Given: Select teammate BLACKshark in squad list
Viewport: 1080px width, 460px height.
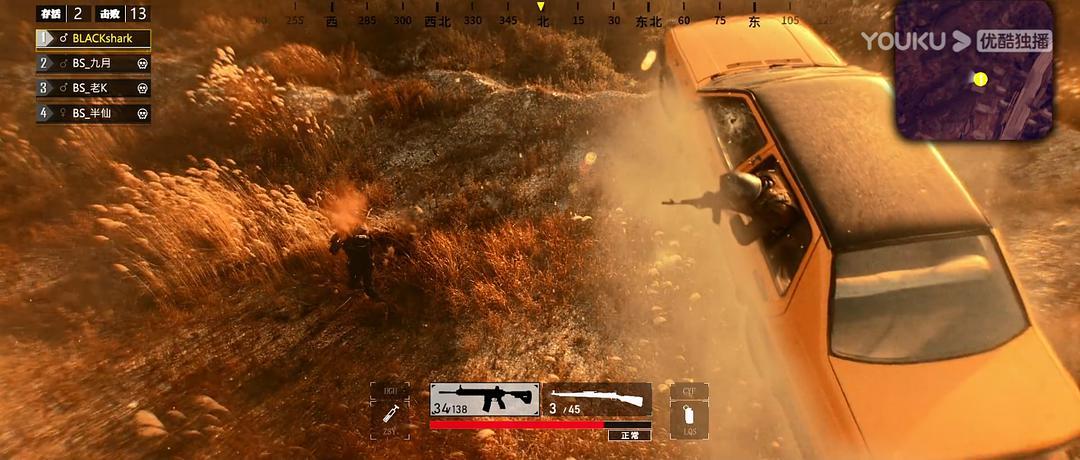Looking at the screenshot, I should coord(93,39).
